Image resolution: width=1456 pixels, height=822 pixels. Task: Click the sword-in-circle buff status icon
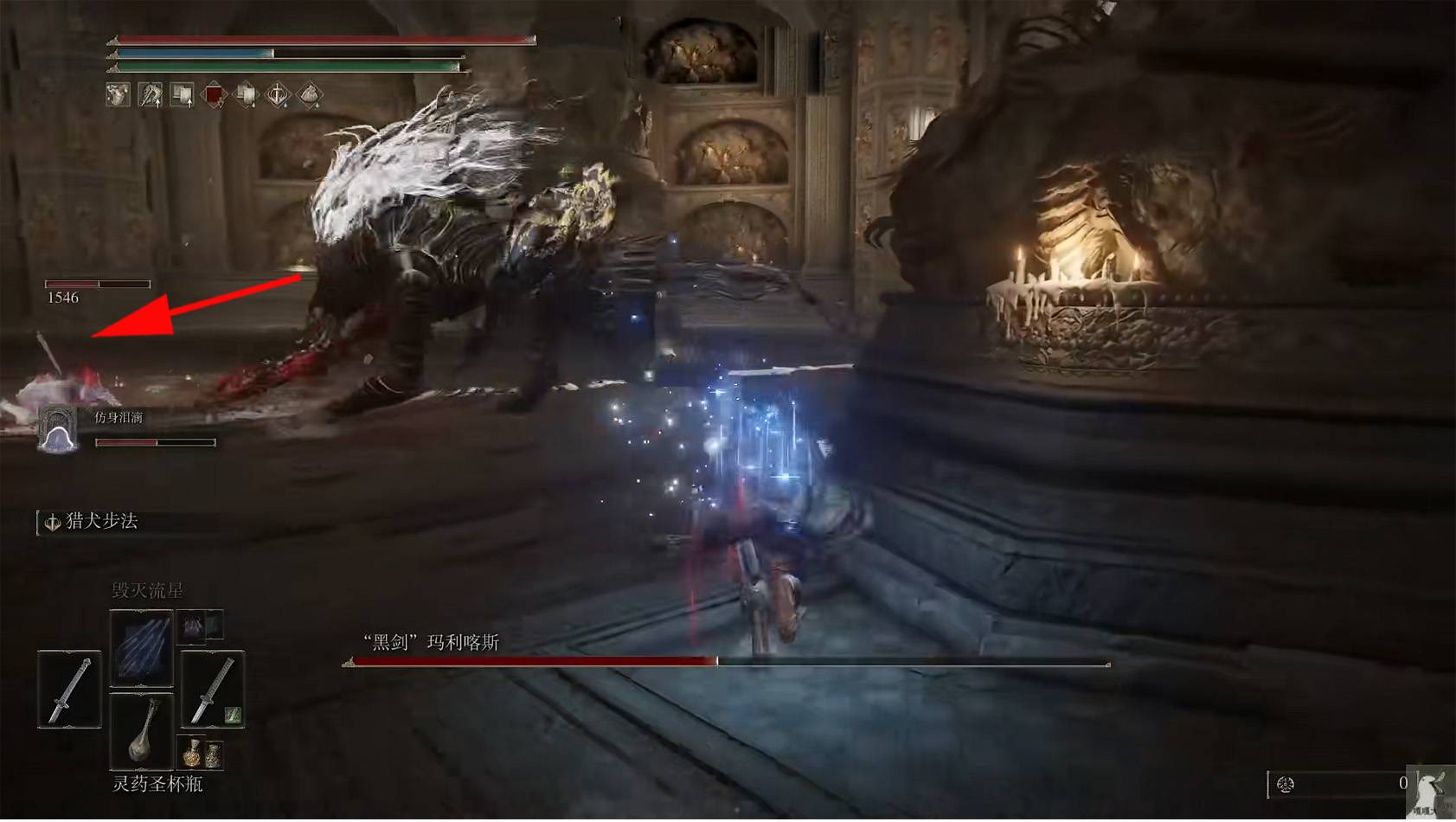click(278, 94)
